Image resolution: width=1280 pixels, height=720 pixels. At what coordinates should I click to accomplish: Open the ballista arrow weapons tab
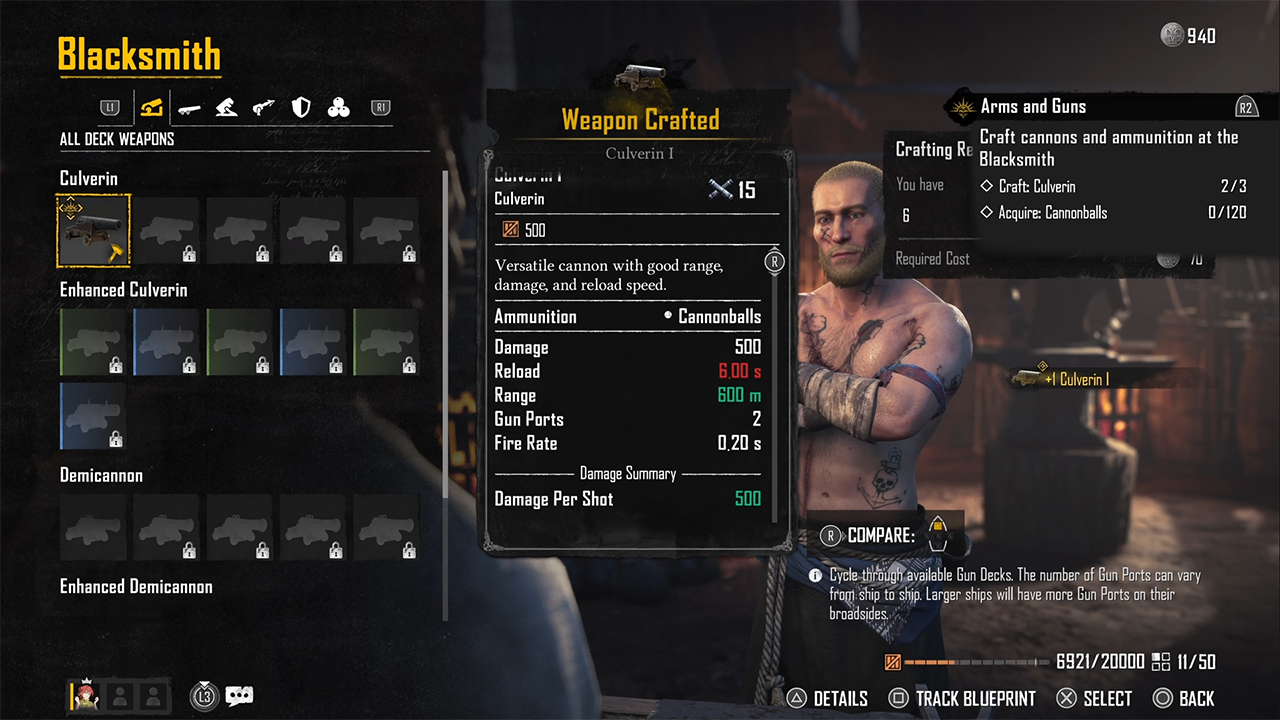[264, 107]
